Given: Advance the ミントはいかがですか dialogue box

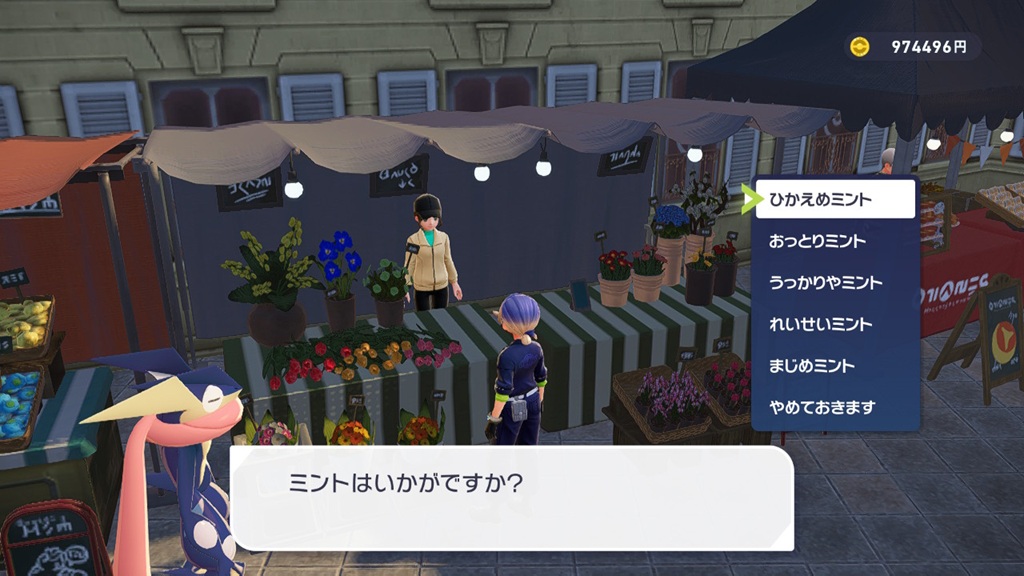Looking at the screenshot, I should 512,497.
